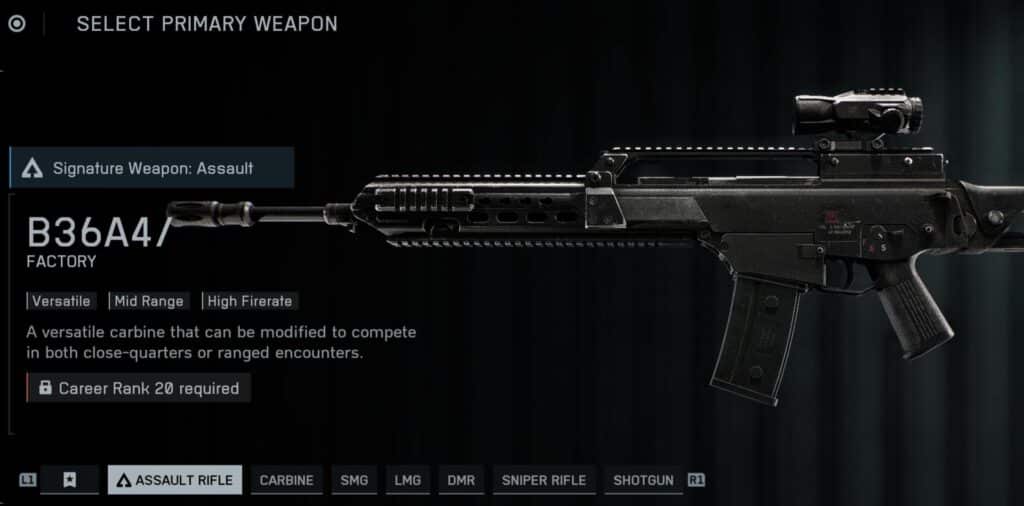The width and height of the screenshot is (1024, 506).
Task: Switch to the Assault Rifle tab
Action: (175, 480)
